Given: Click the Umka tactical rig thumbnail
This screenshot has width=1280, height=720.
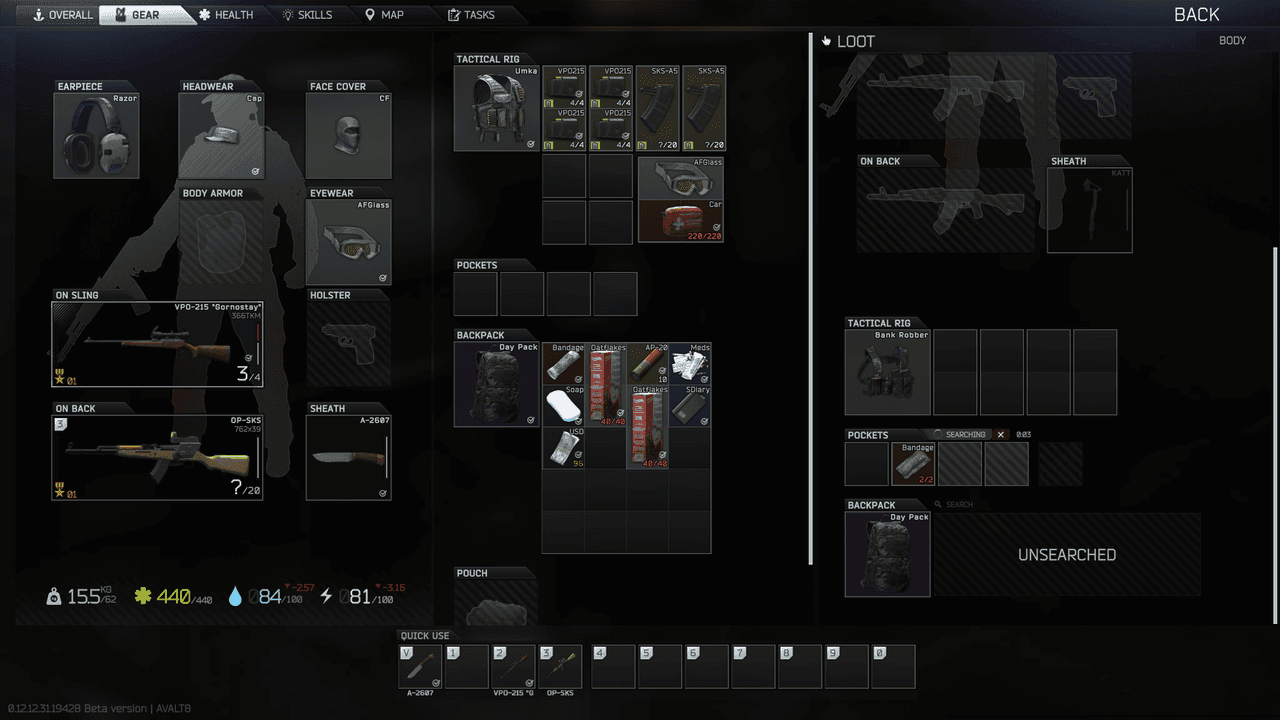Looking at the screenshot, I should (x=496, y=107).
